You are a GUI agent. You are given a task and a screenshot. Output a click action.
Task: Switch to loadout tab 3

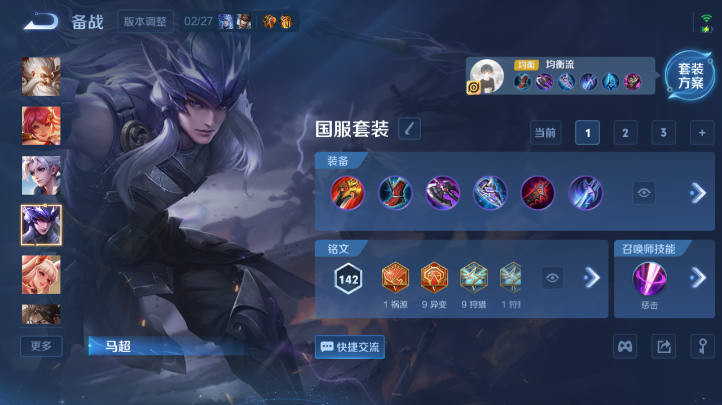click(663, 133)
